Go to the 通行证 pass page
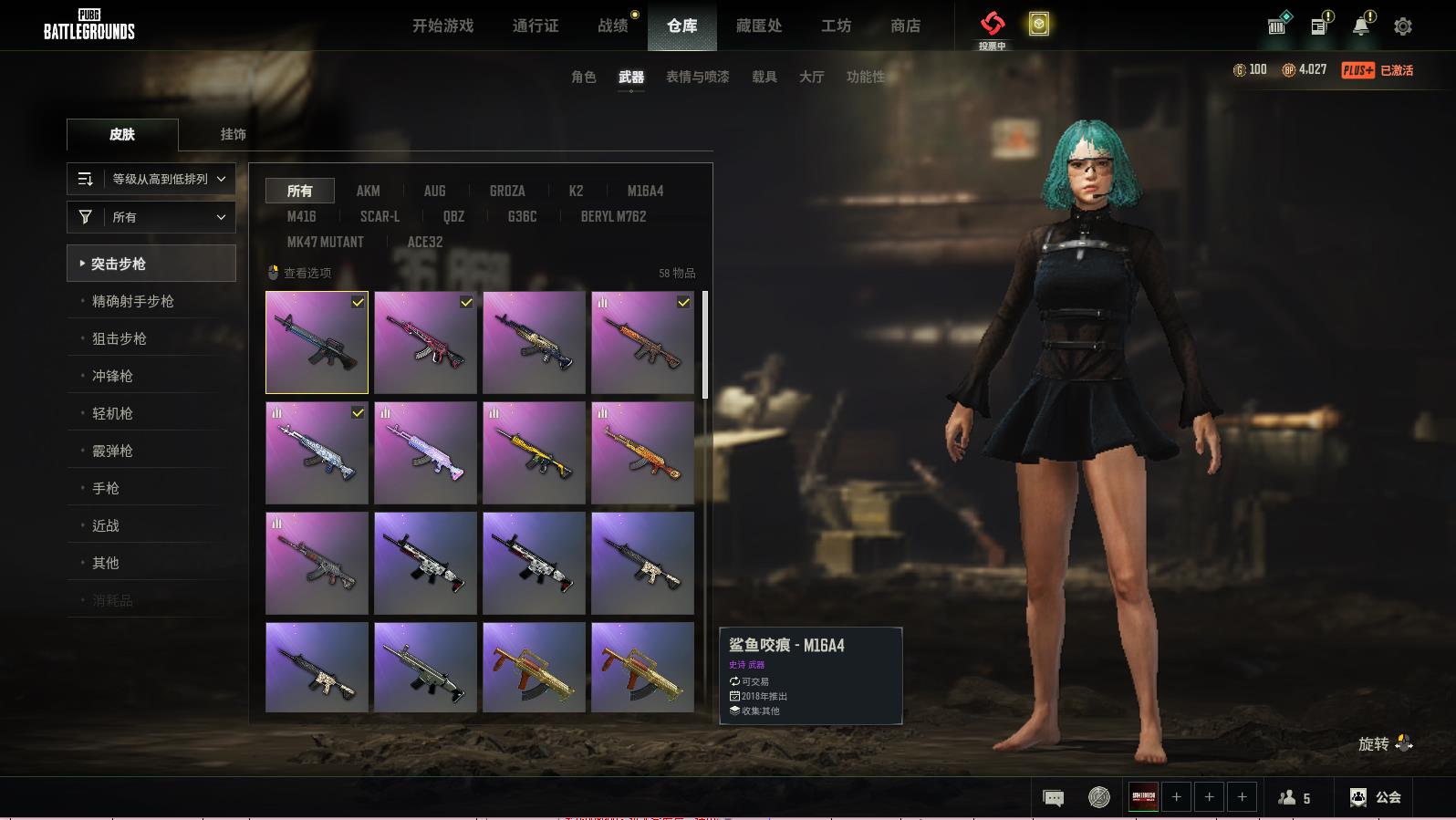The width and height of the screenshot is (1456, 820). [536, 26]
